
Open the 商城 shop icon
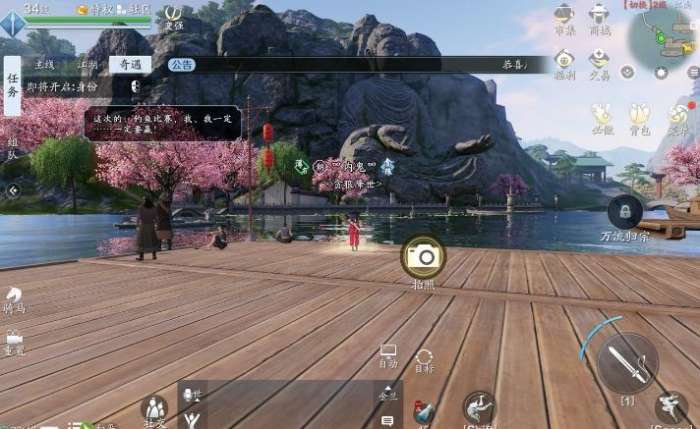[x=600, y=18]
